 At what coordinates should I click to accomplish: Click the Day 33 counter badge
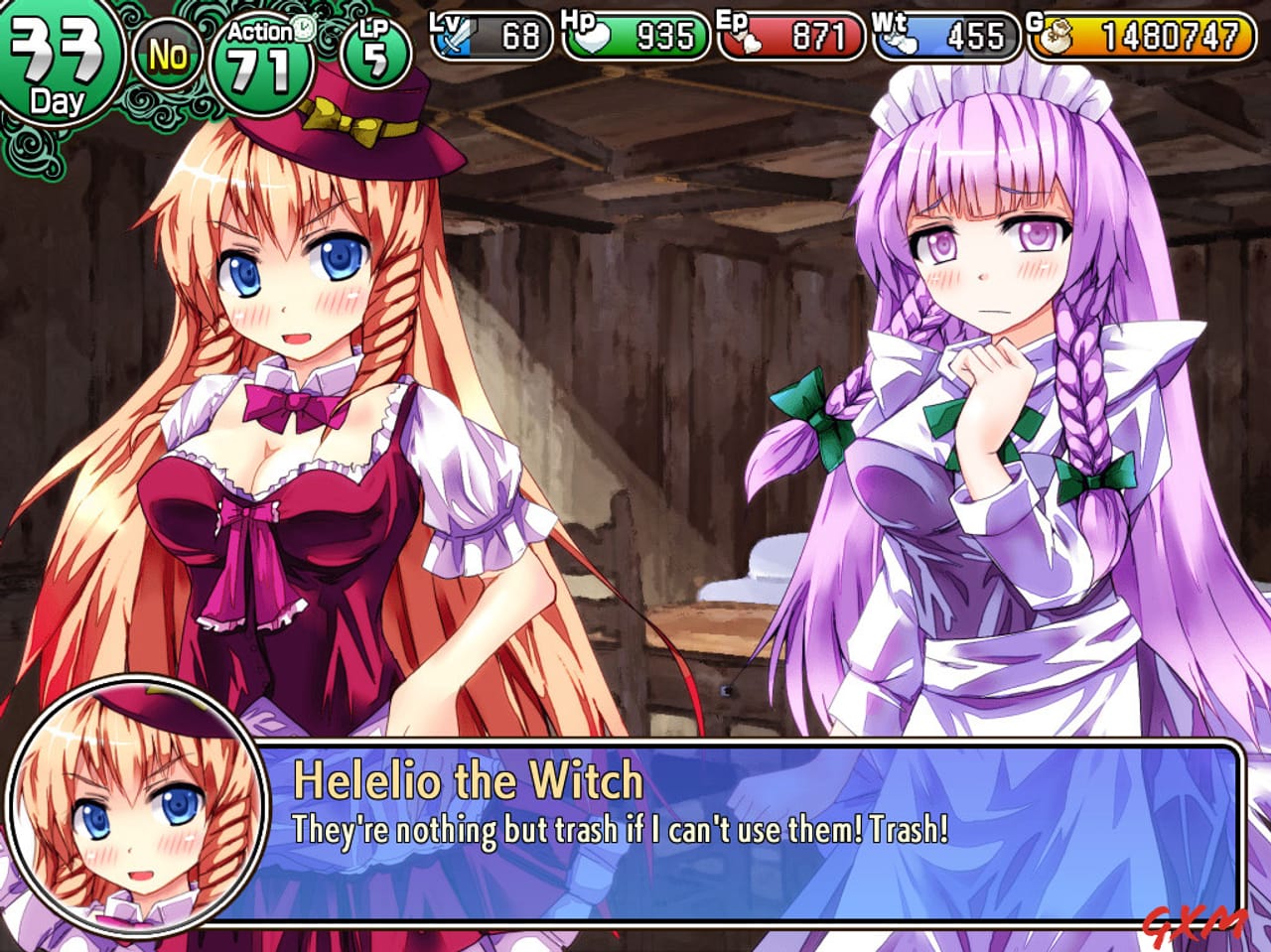pyautogui.click(x=60, y=50)
